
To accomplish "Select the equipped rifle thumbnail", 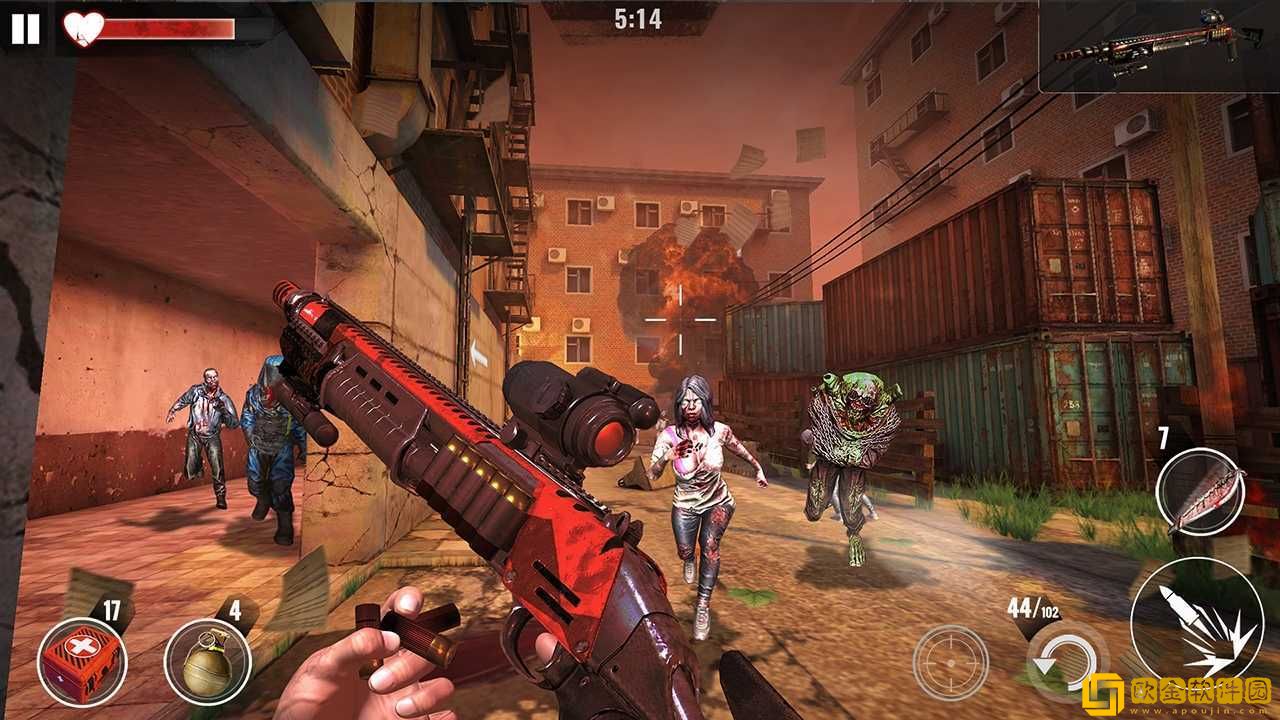I will [x=1160, y=47].
